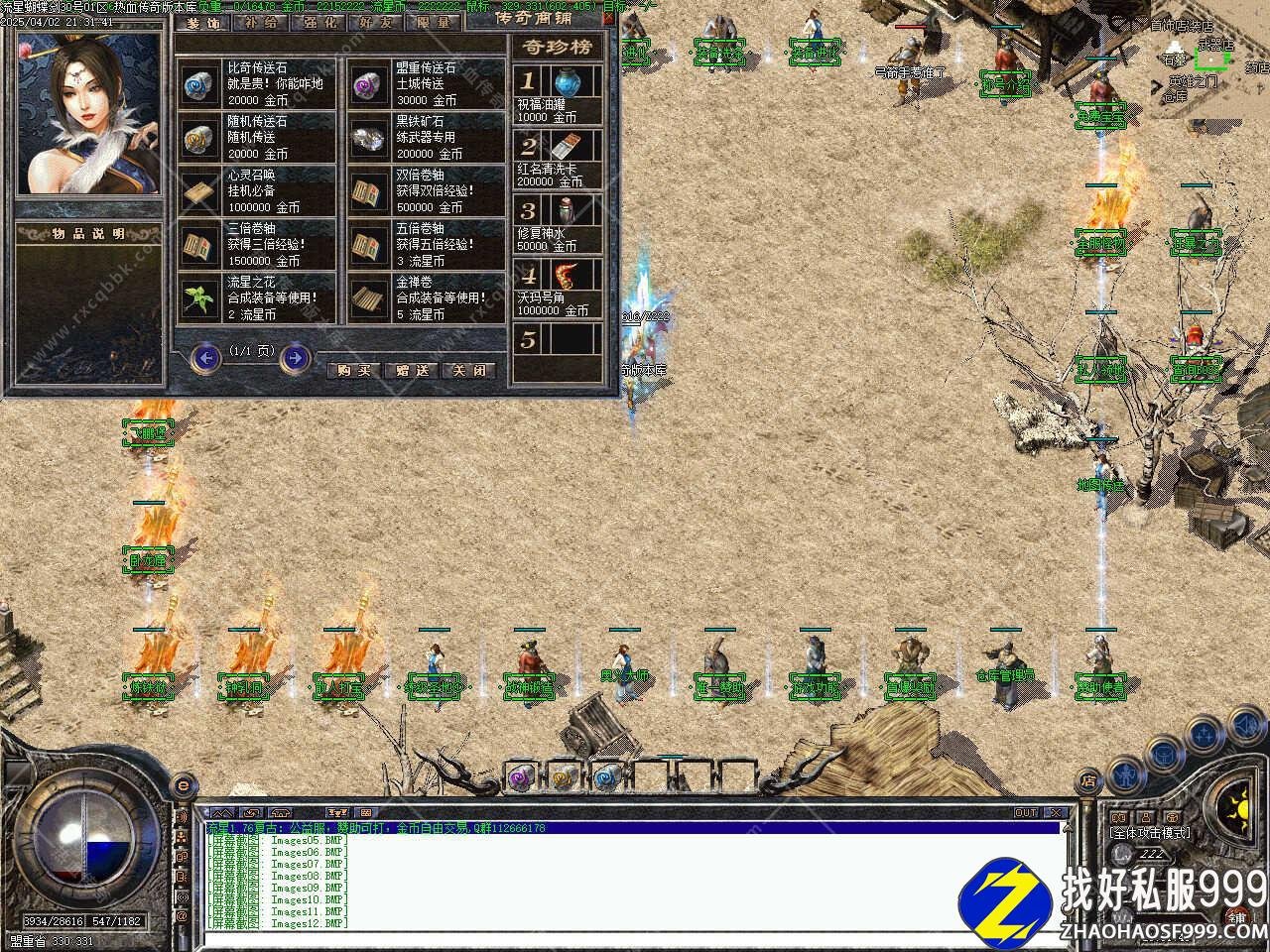
Task: Close the shop via 关闭 button
Action: click(469, 370)
